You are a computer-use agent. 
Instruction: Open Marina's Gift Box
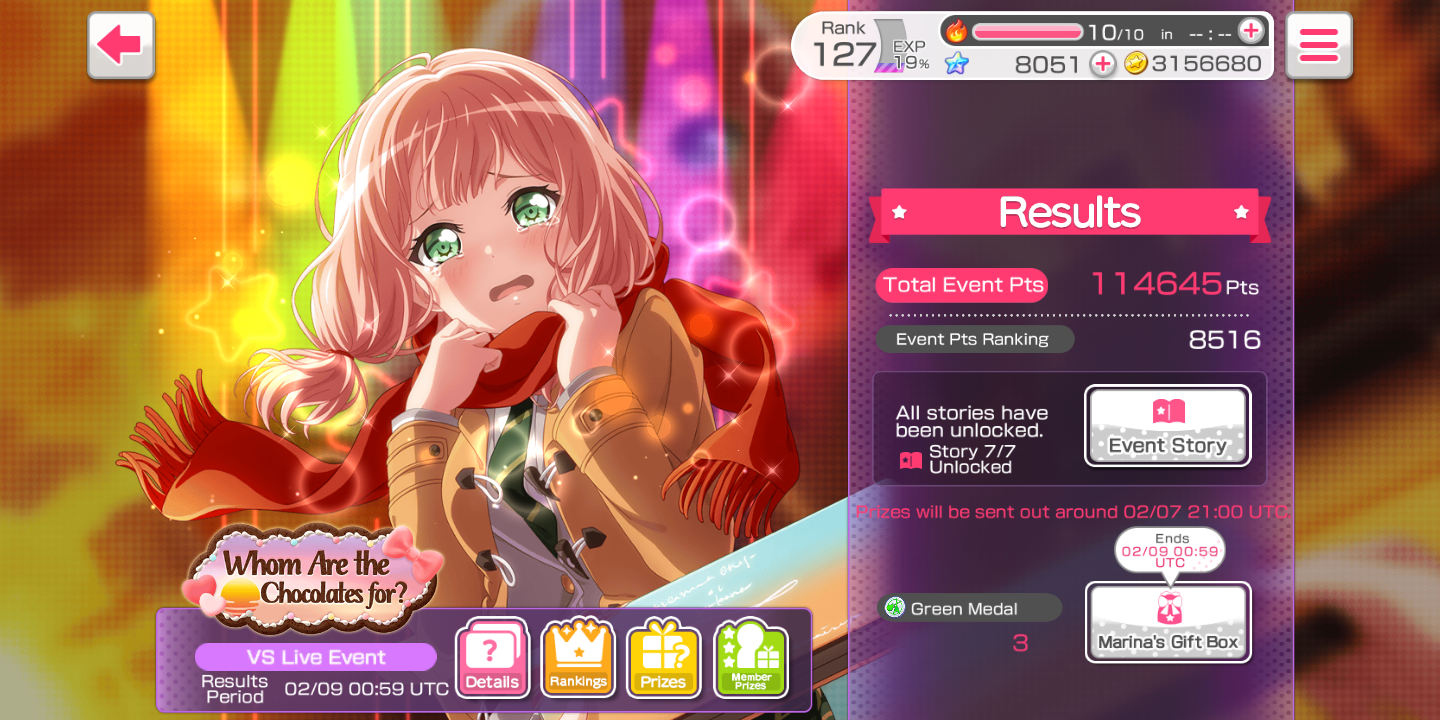pos(1167,622)
